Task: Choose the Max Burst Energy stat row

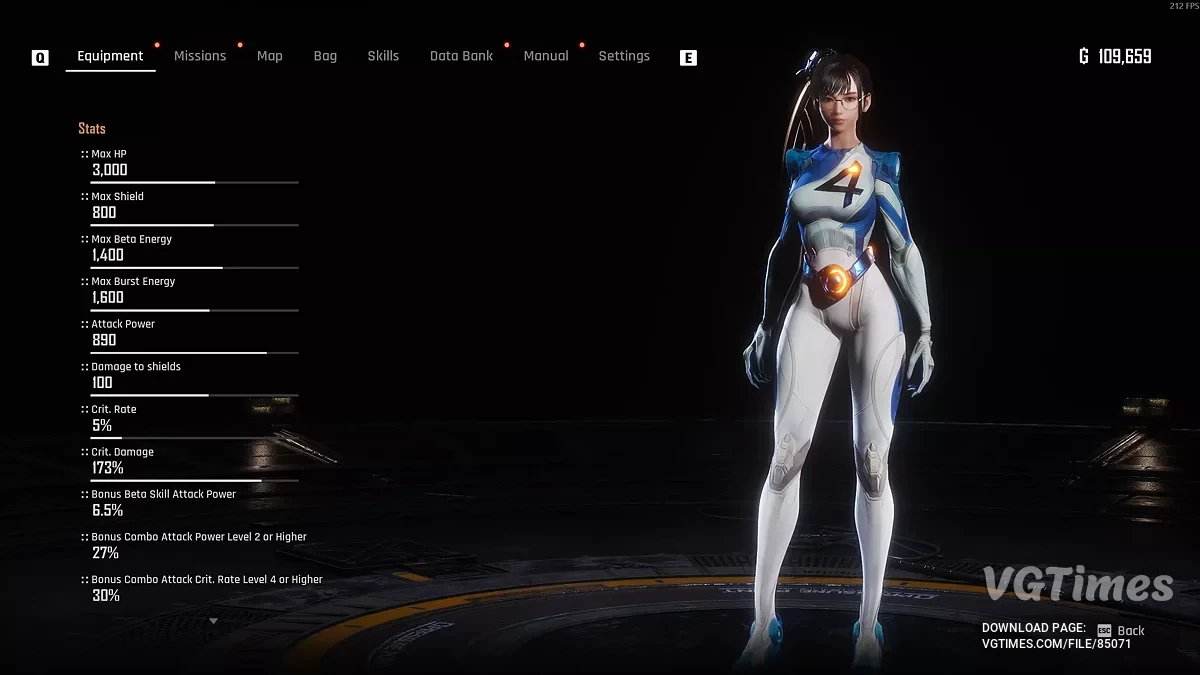Action: tap(190, 290)
